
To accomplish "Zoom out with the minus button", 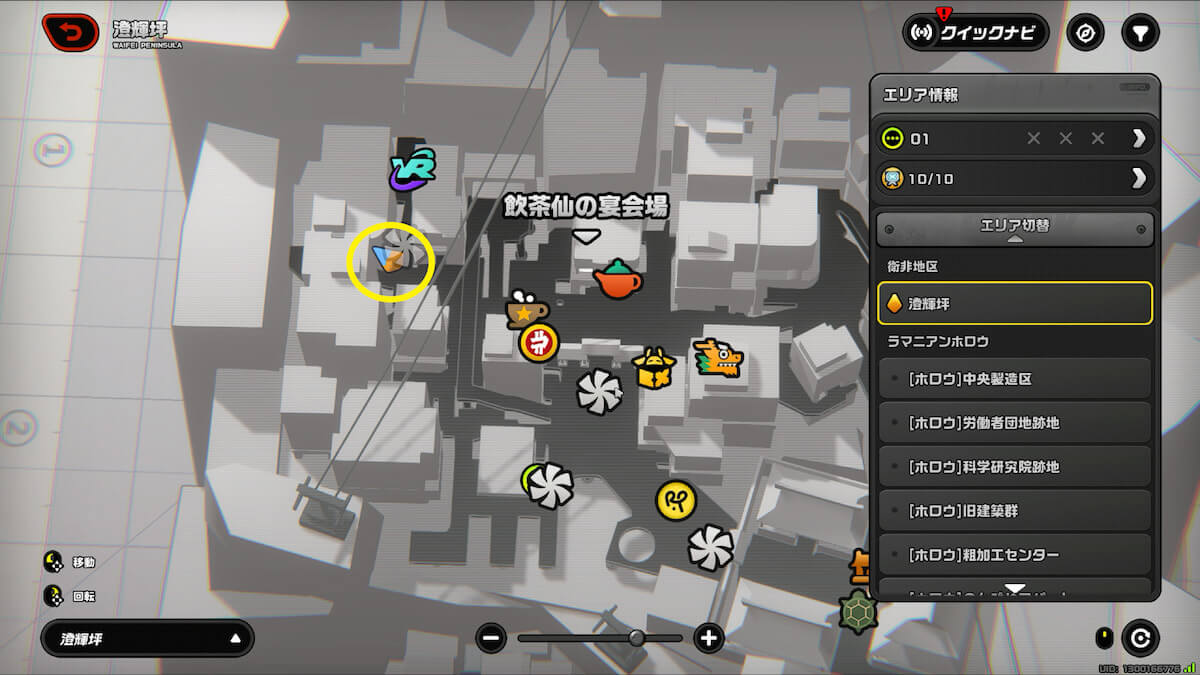I will coord(490,638).
